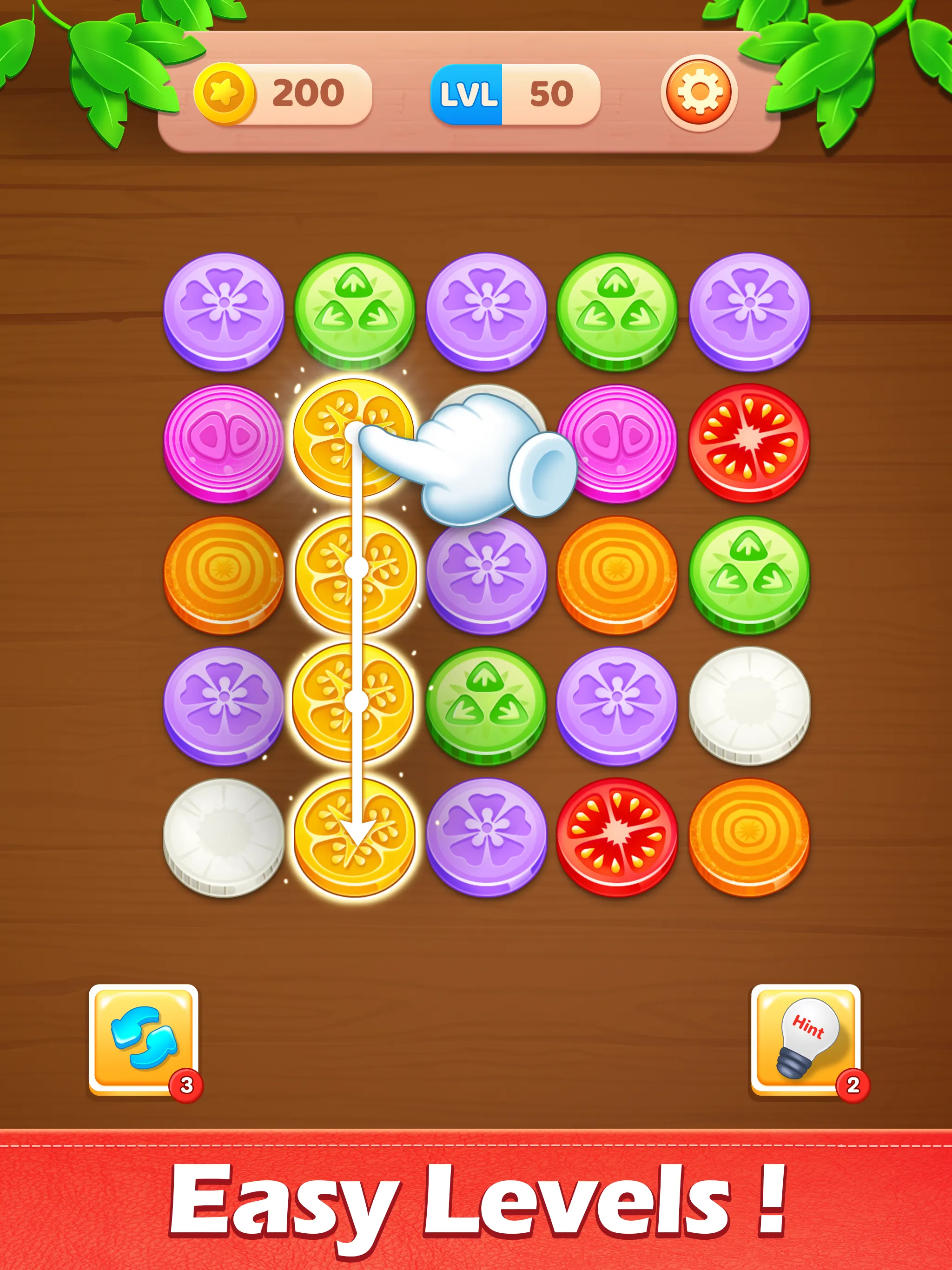Click the purple flower tile in top-left corner

(224, 310)
